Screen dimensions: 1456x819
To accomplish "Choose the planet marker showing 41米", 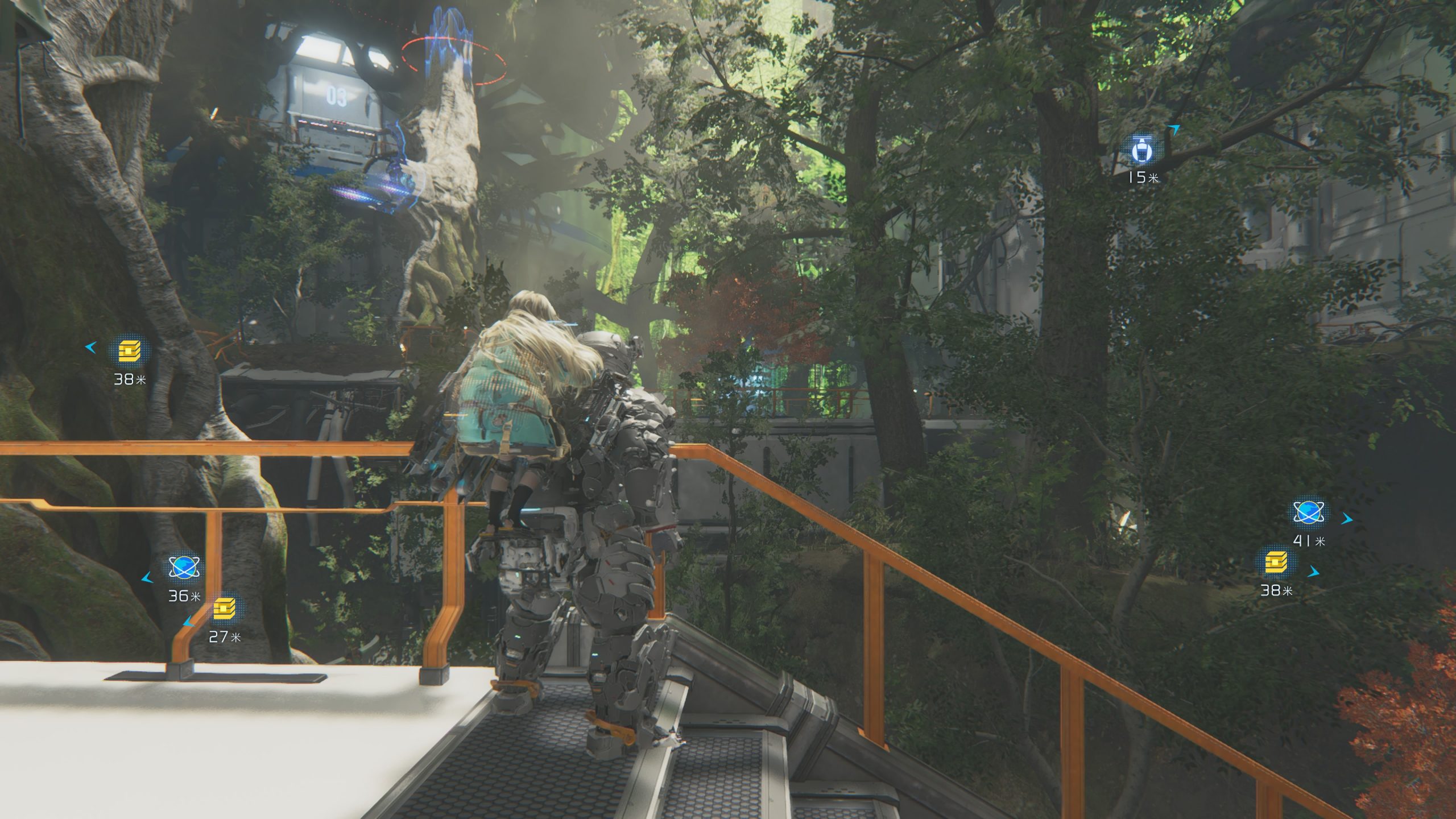I will point(1309,512).
